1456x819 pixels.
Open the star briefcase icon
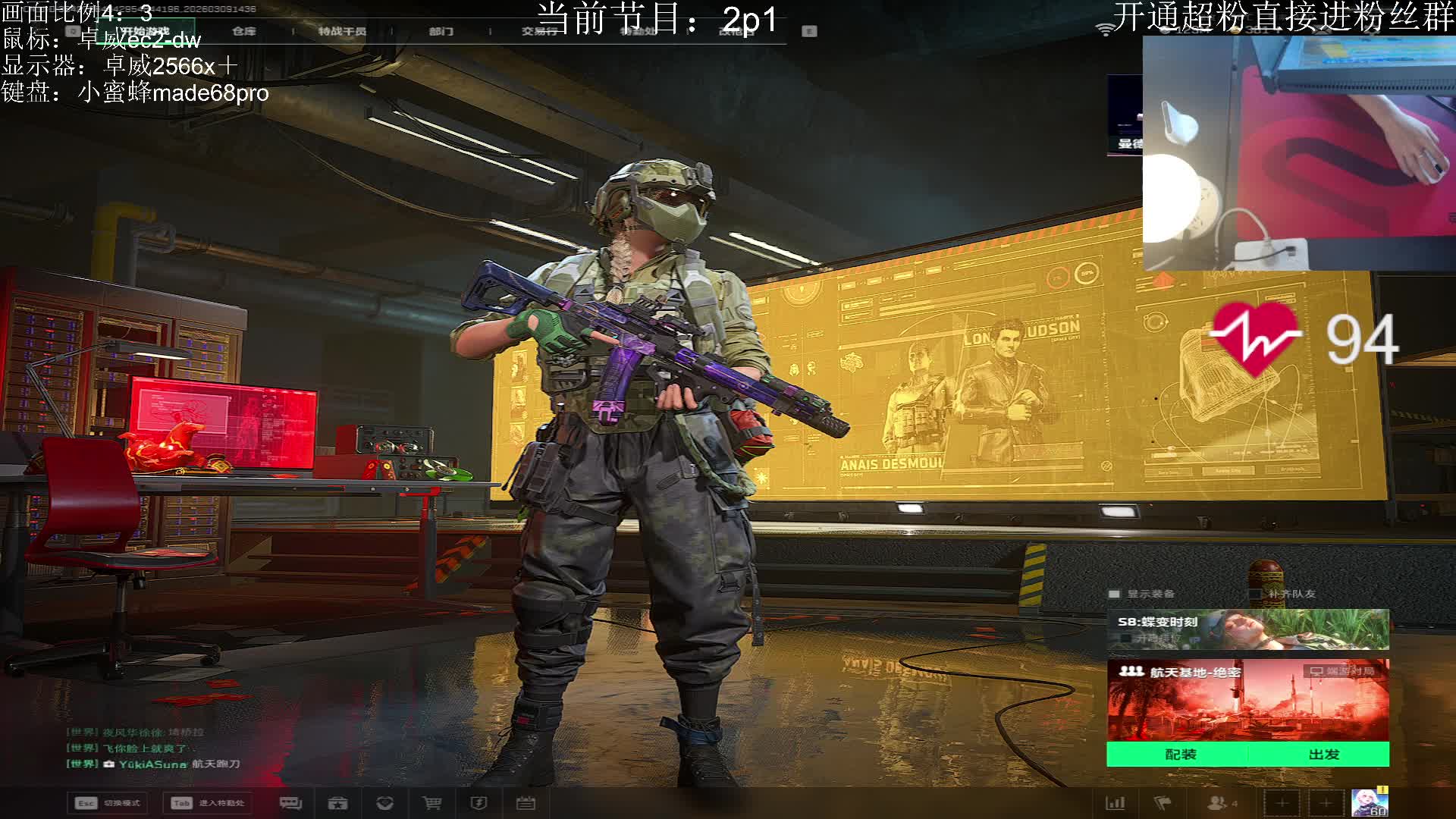[337, 803]
